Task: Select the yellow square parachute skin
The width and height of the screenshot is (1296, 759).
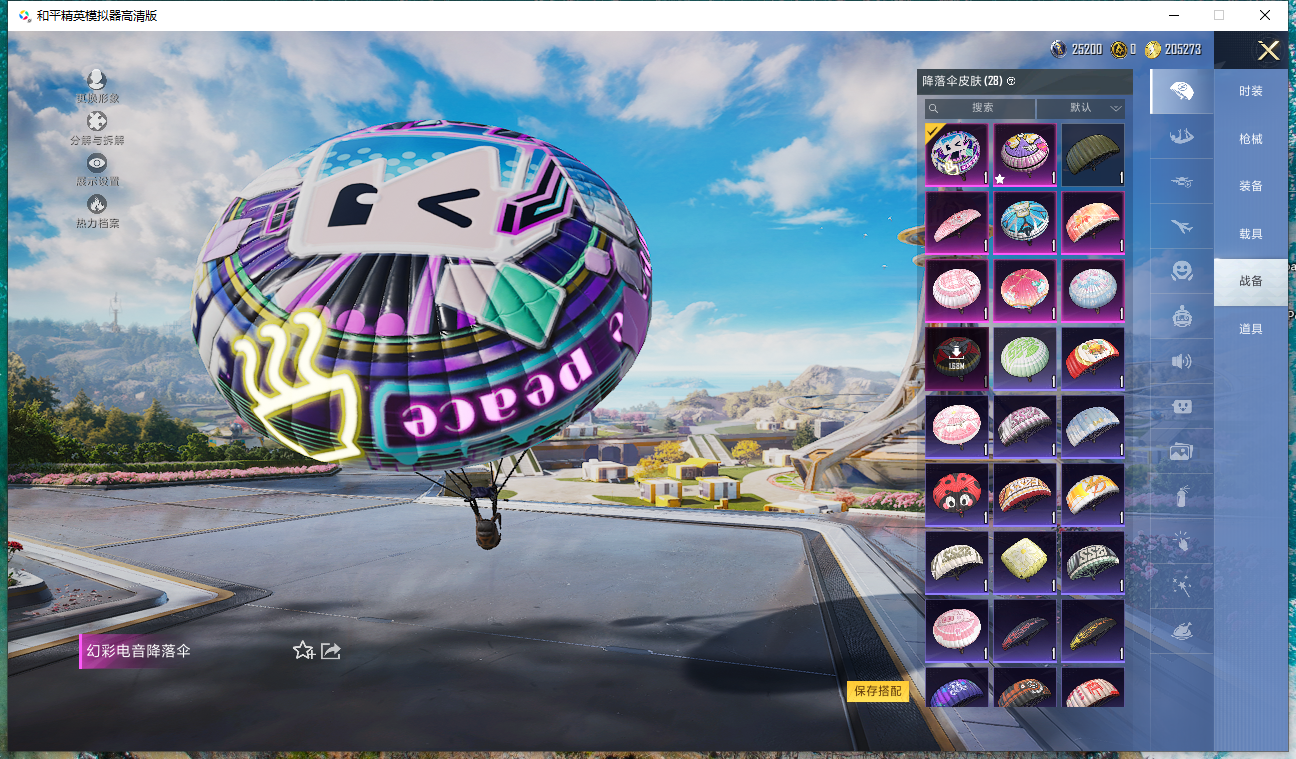Action: pyautogui.click(x=1025, y=560)
